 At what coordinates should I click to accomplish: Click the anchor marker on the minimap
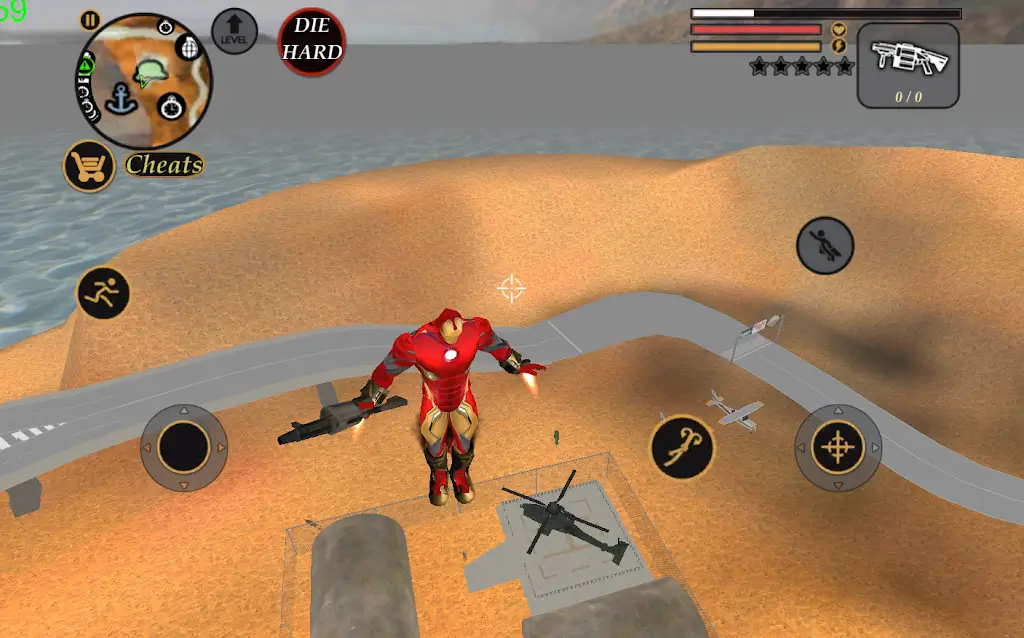[122, 99]
